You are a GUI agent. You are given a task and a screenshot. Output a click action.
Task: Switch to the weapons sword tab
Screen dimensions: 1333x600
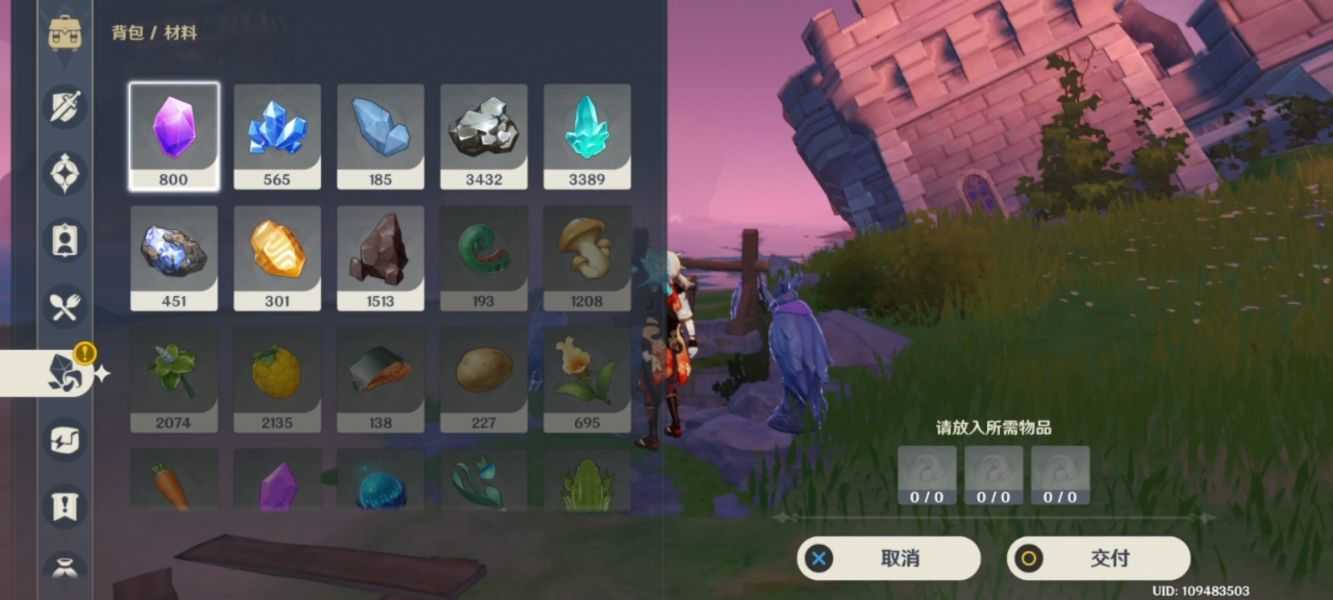(x=66, y=106)
